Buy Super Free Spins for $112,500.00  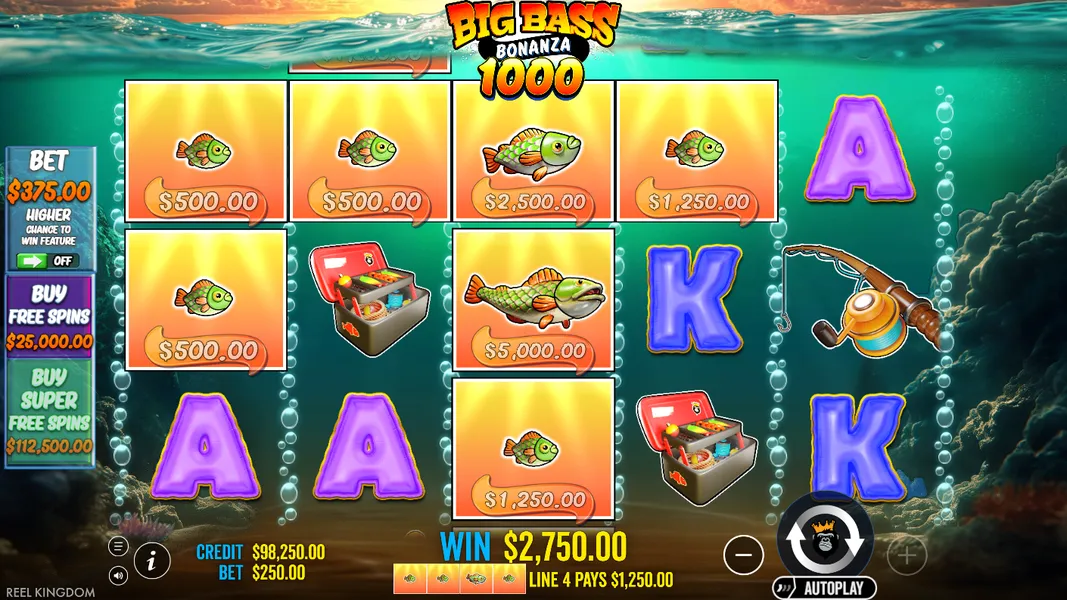[50, 412]
